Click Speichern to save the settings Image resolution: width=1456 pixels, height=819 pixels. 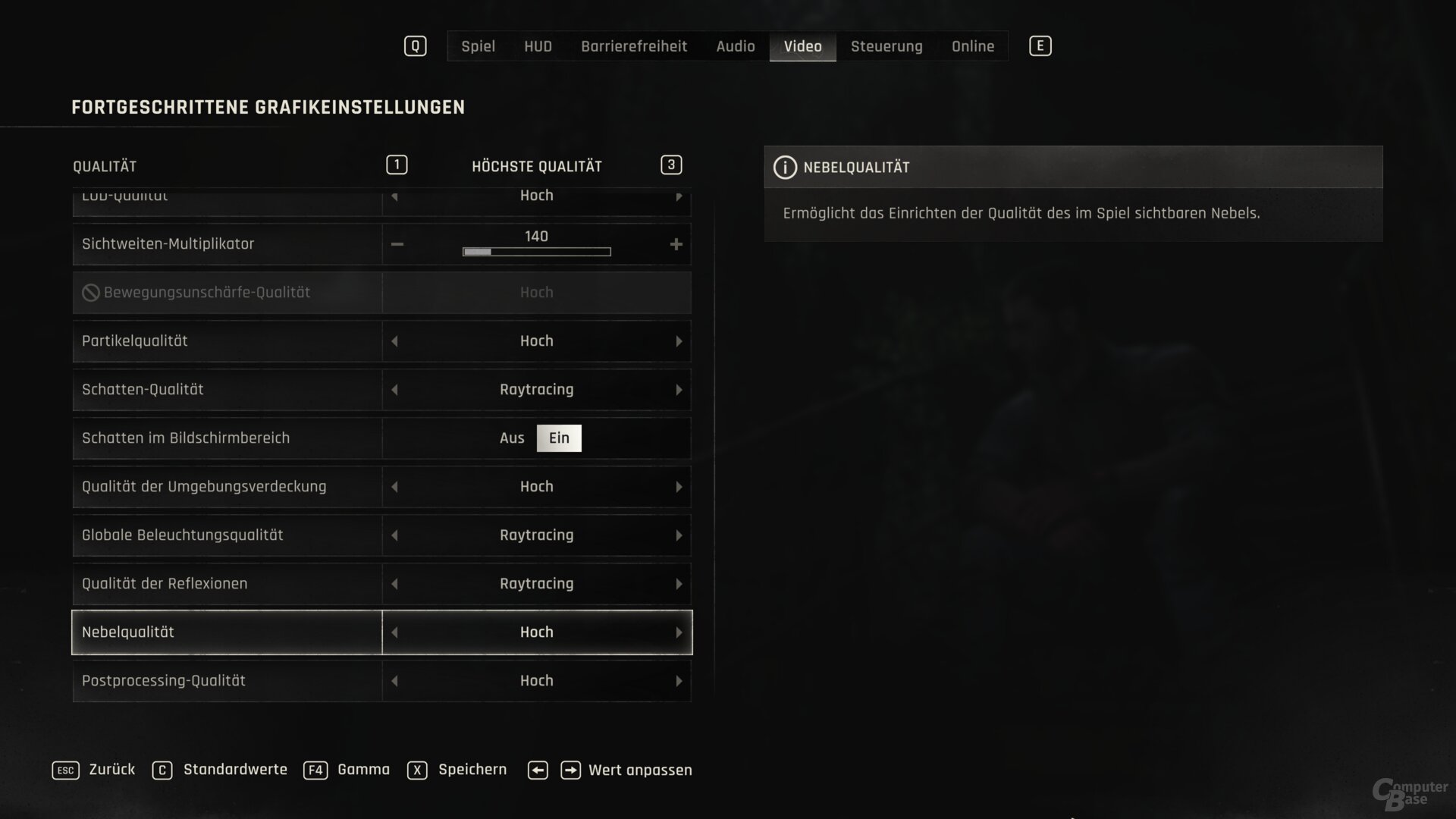pos(472,770)
